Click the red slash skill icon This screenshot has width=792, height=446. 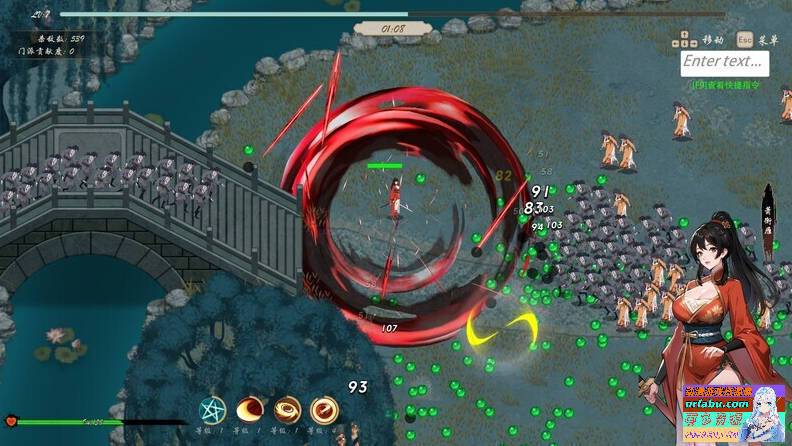(324, 410)
